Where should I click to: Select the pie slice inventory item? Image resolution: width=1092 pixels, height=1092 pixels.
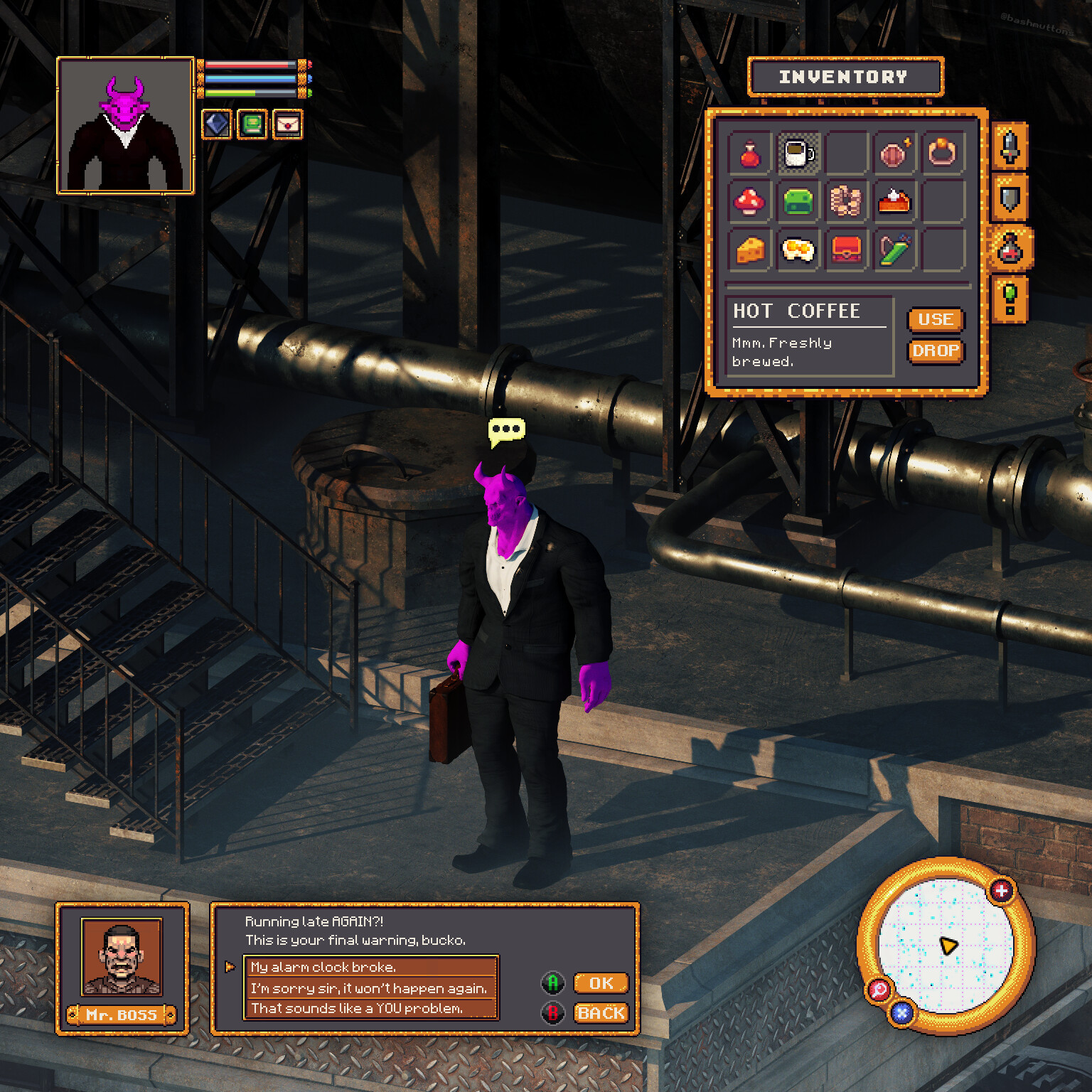(x=894, y=202)
